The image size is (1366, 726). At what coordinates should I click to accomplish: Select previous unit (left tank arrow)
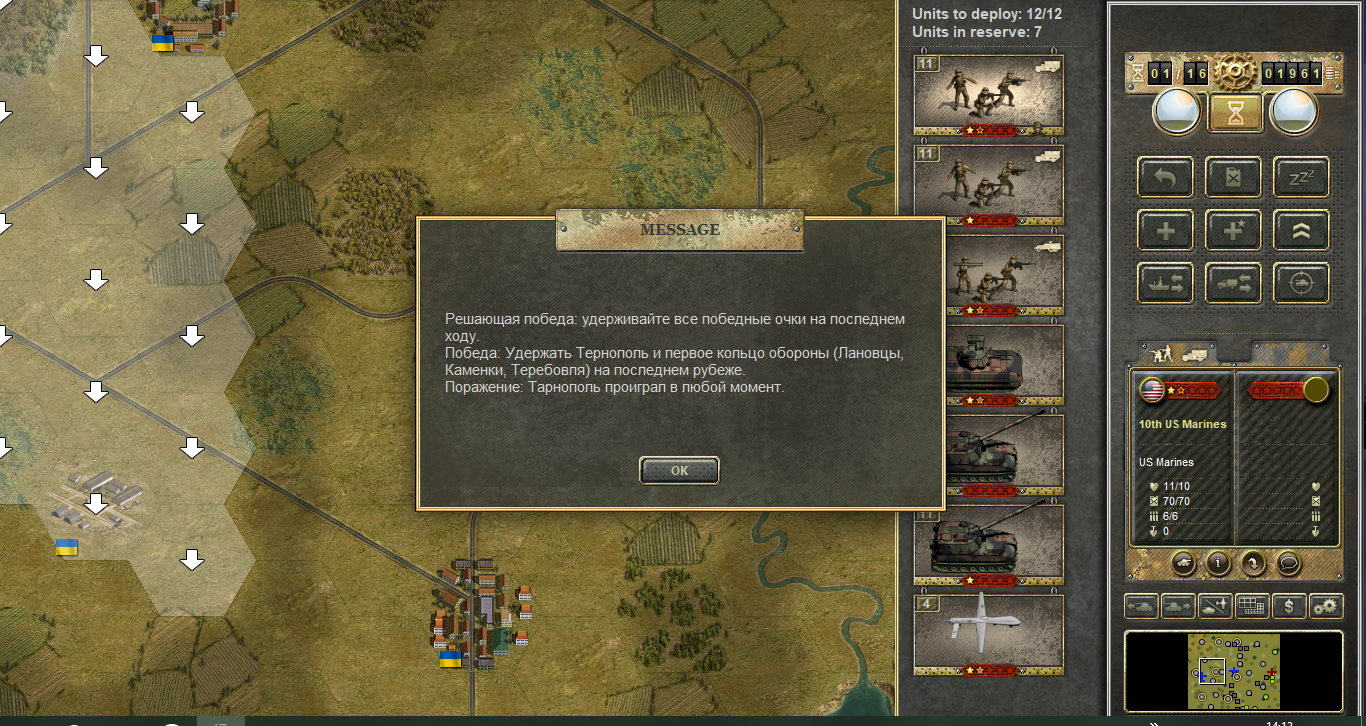tap(1142, 606)
